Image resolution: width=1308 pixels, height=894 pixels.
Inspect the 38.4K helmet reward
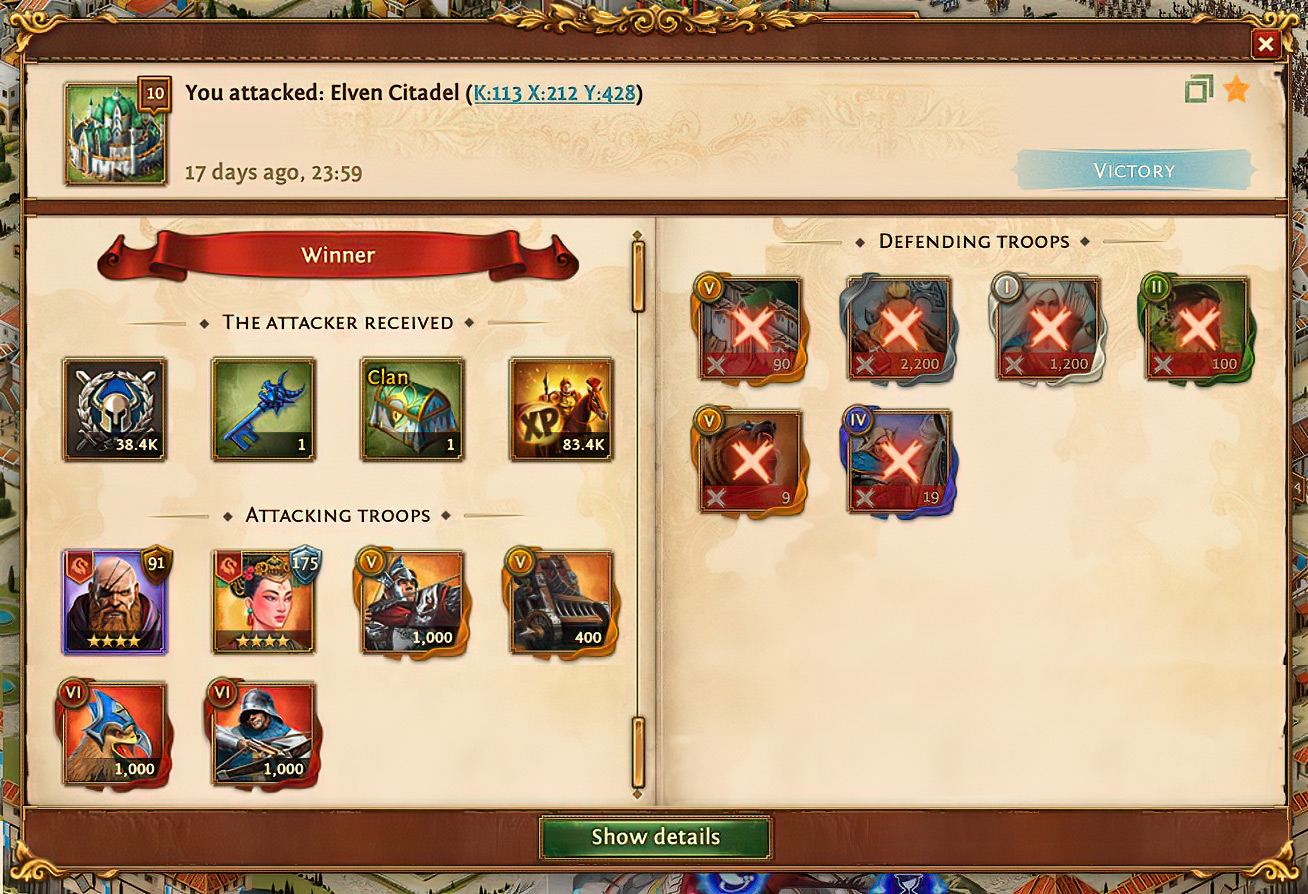115,409
